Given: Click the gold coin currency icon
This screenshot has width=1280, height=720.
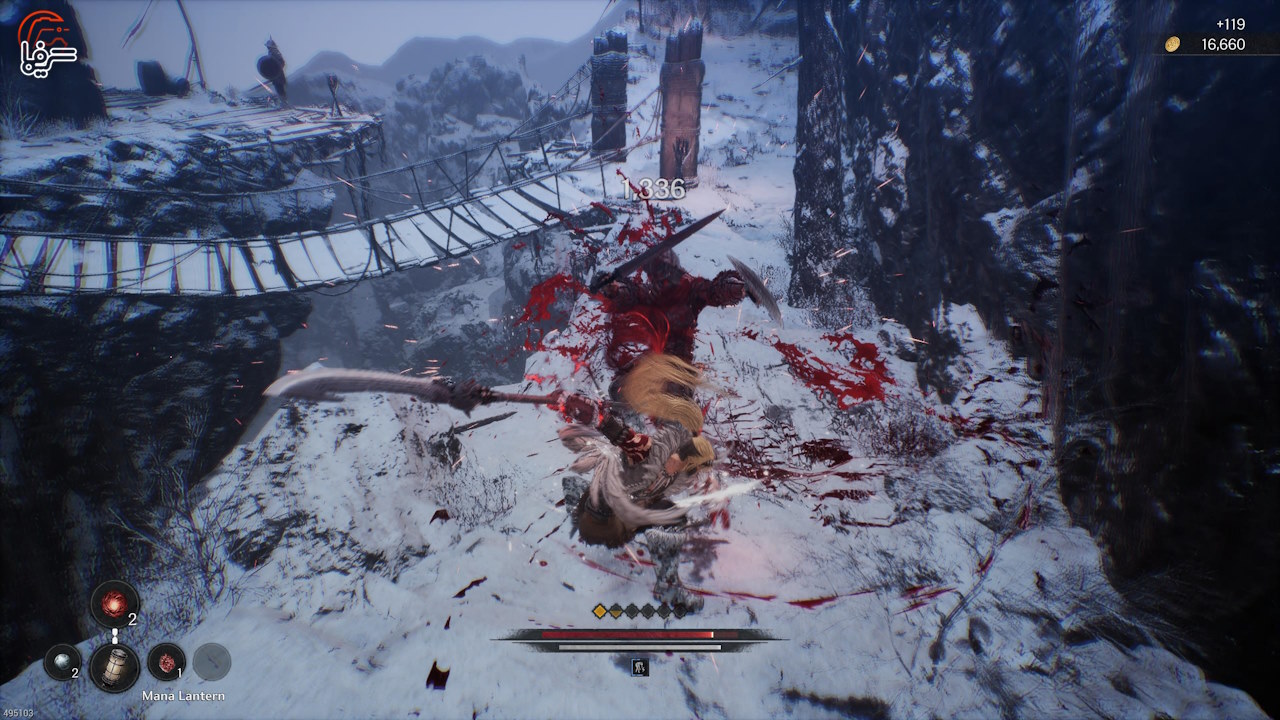Looking at the screenshot, I should tap(1173, 44).
